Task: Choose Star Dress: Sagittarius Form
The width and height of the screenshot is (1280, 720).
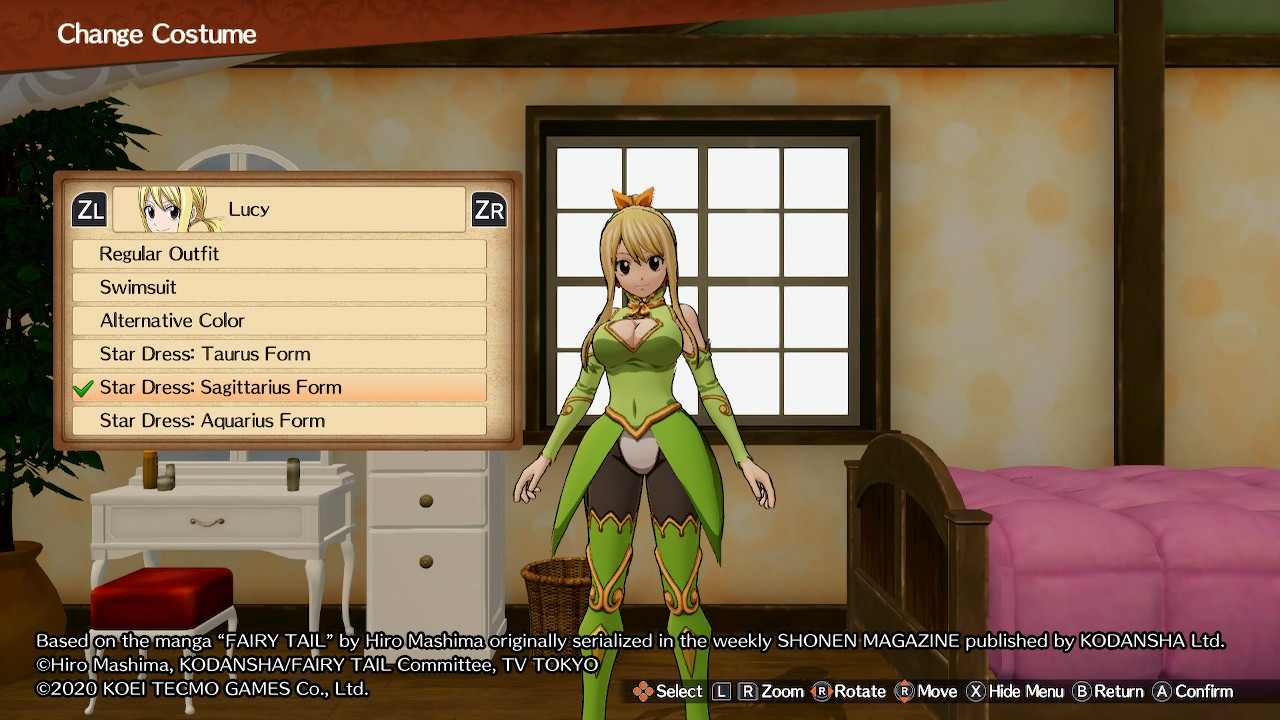Action: (x=279, y=387)
